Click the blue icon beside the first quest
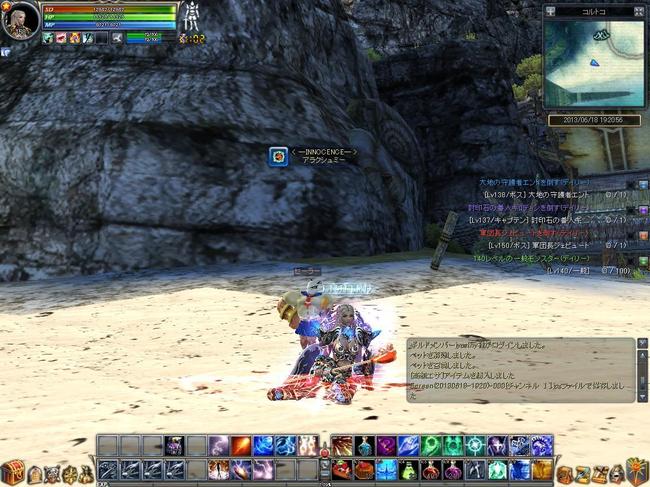 pos(643,184)
